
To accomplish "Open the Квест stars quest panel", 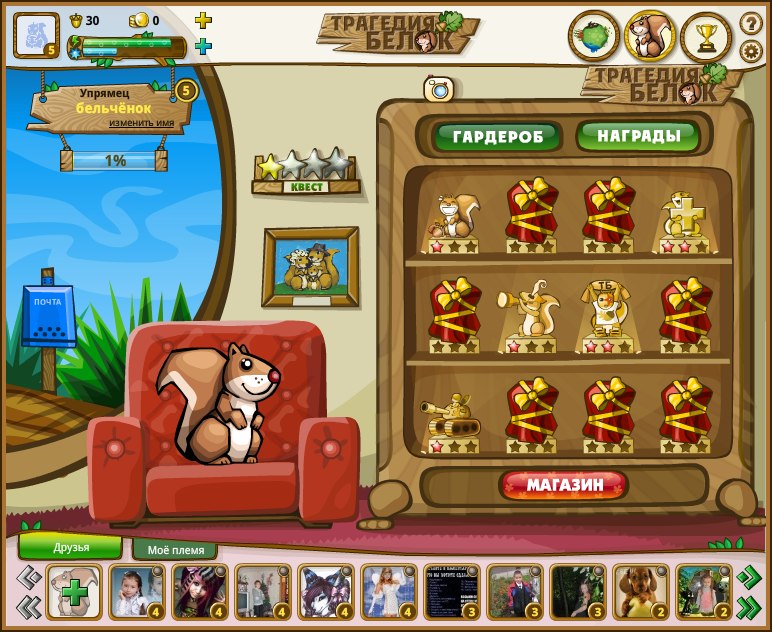I will click(x=305, y=171).
